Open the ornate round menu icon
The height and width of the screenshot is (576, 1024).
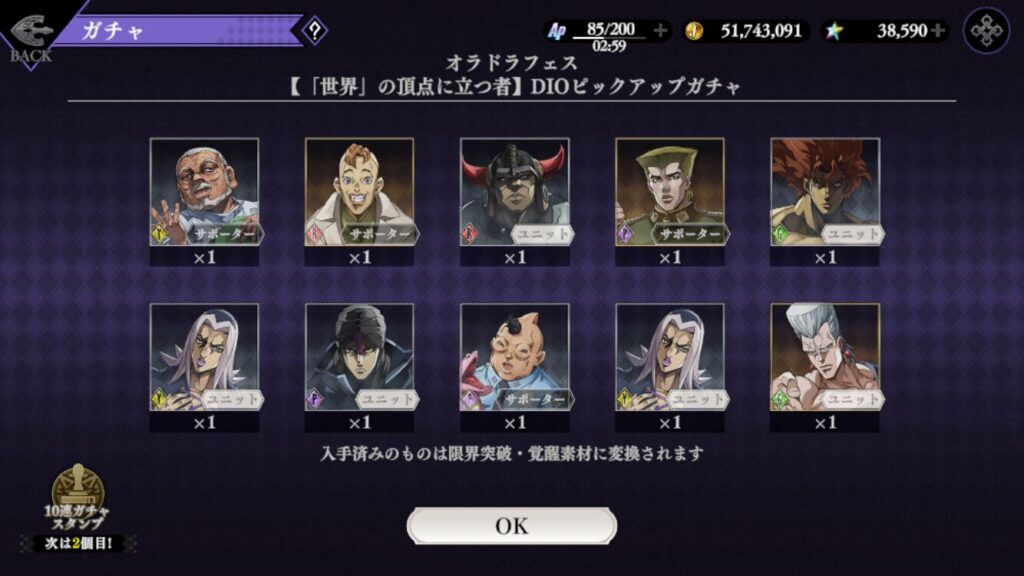tap(986, 30)
